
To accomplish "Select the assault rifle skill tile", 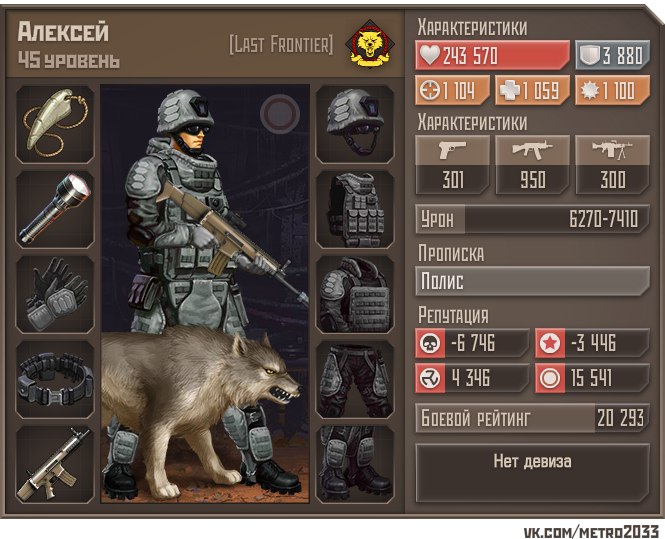I will point(533,165).
